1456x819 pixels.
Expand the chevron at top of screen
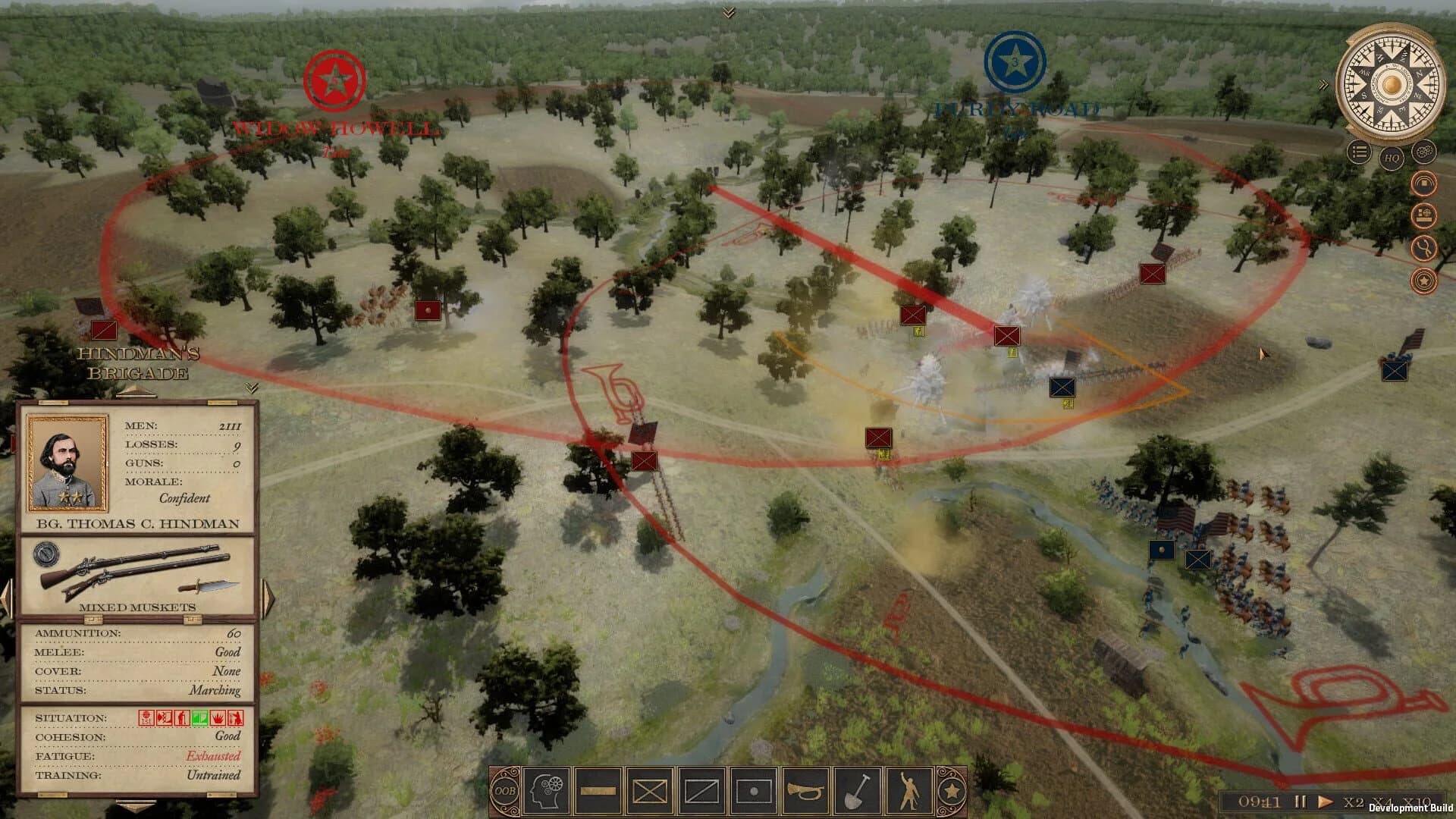730,11
